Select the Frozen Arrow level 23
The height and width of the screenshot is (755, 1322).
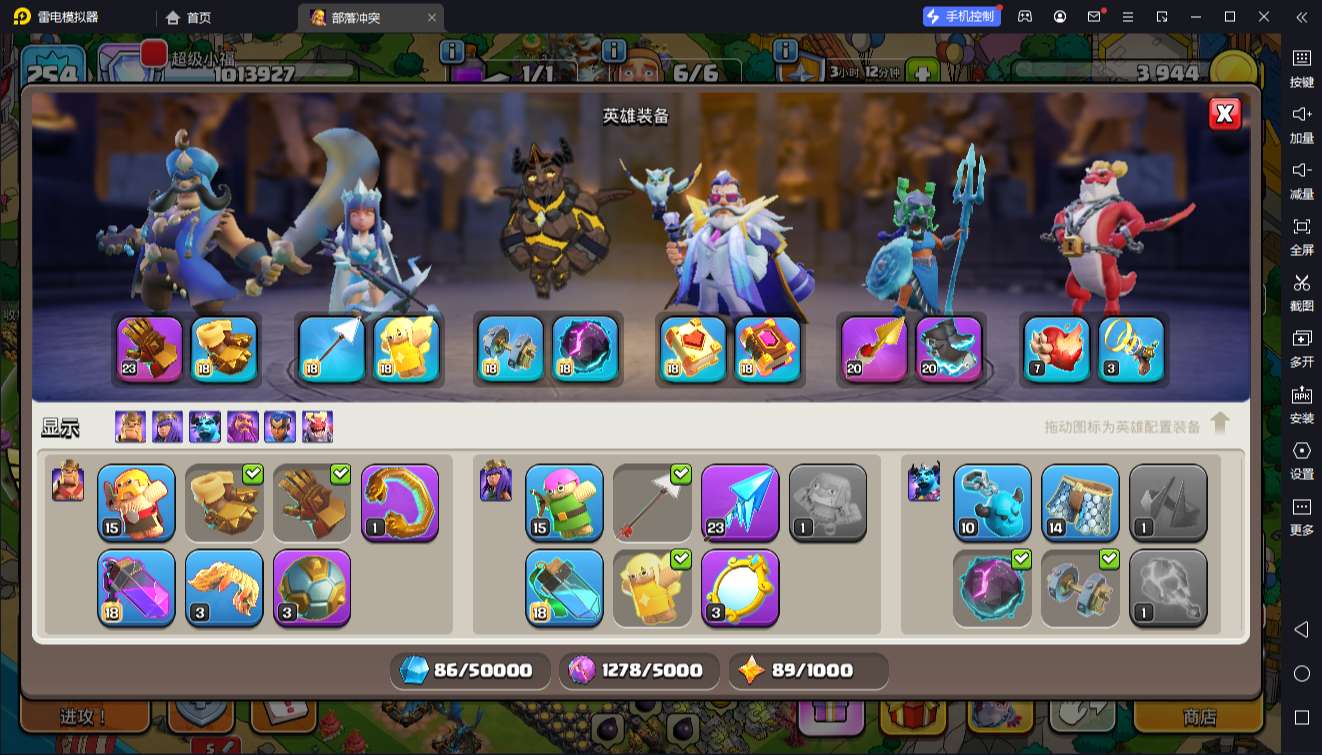pyautogui.click(x=740, y=503)
